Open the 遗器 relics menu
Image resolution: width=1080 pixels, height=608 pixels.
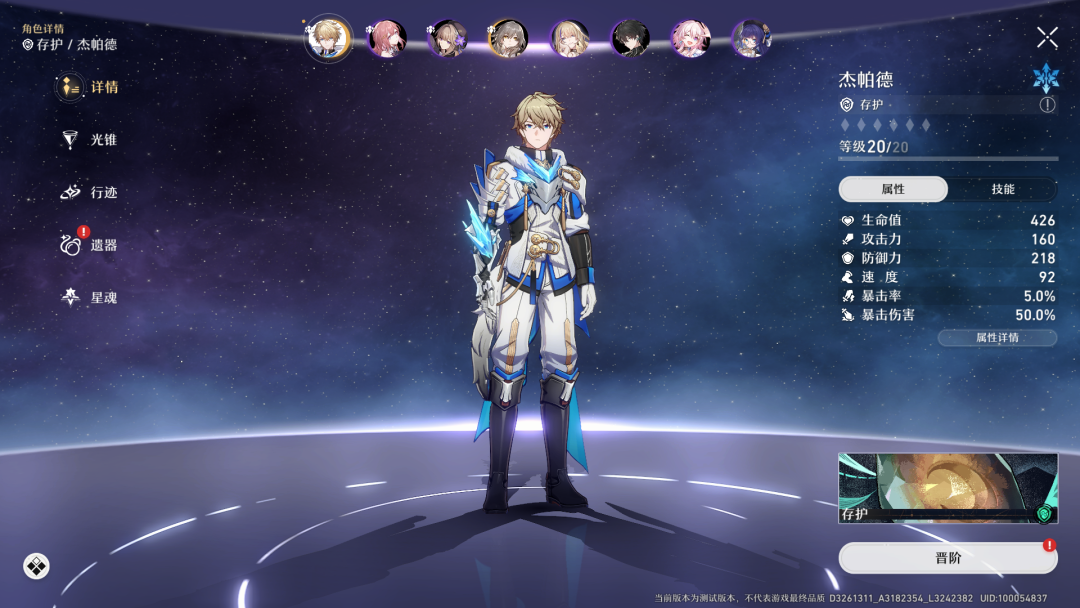click(x=88, y=245)
